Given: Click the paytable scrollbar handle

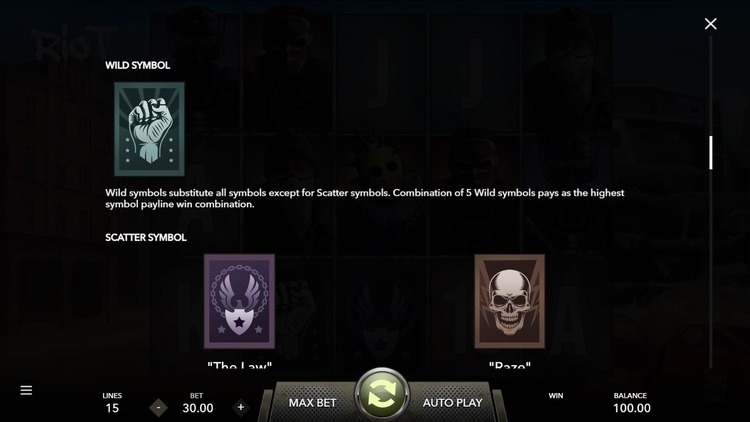Looking at the screenshot, I should (711, 152).
